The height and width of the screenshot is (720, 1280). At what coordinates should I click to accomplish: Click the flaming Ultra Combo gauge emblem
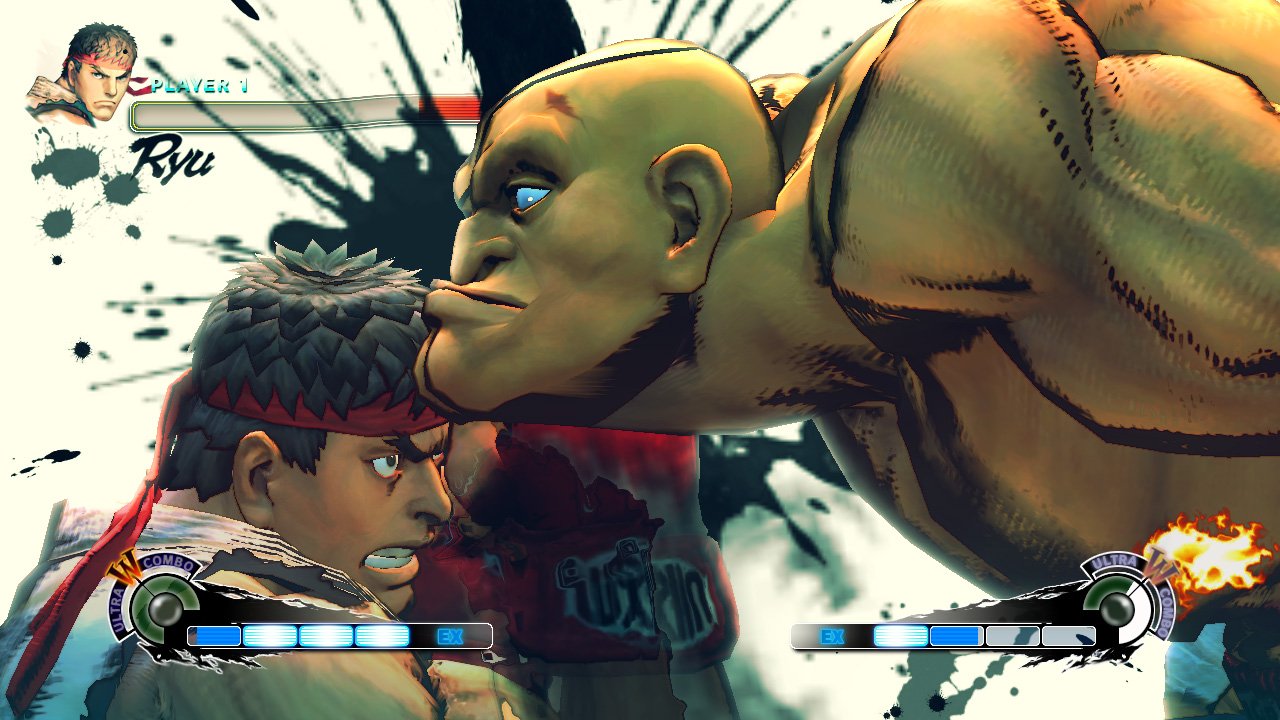[x=1120, y=603]
